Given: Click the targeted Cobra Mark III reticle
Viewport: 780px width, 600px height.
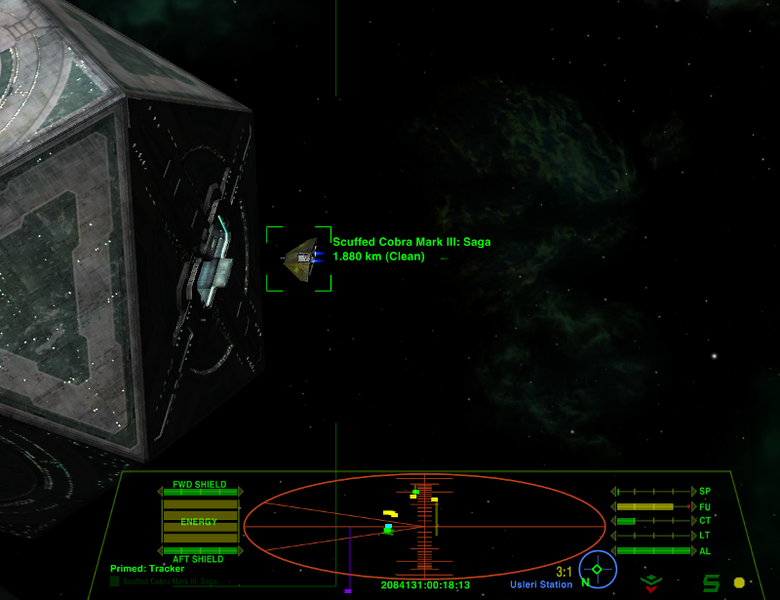Looking at the screenshot, I should pyautogui.click(x=298, y=258).
